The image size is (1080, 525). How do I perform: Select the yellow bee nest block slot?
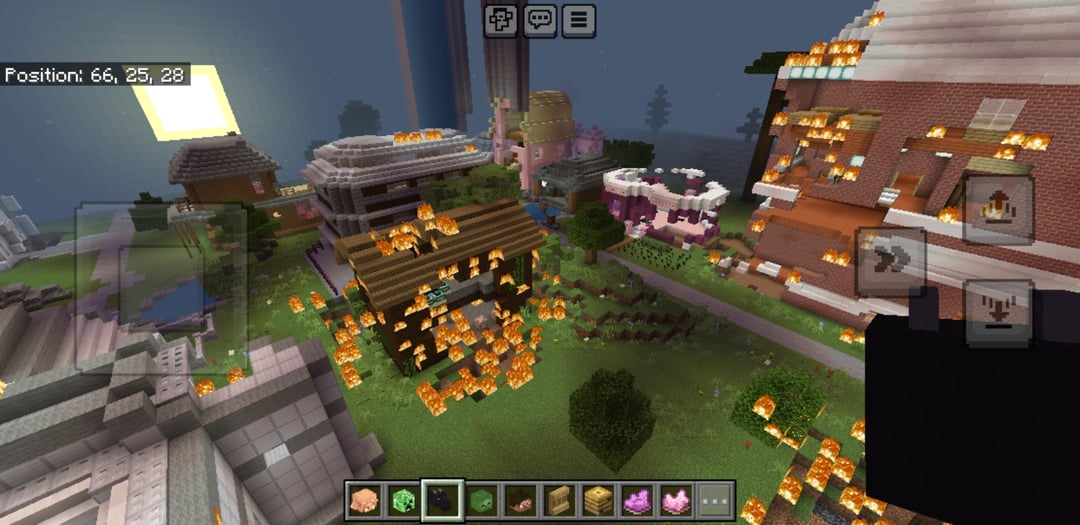[x=598, y=500]
